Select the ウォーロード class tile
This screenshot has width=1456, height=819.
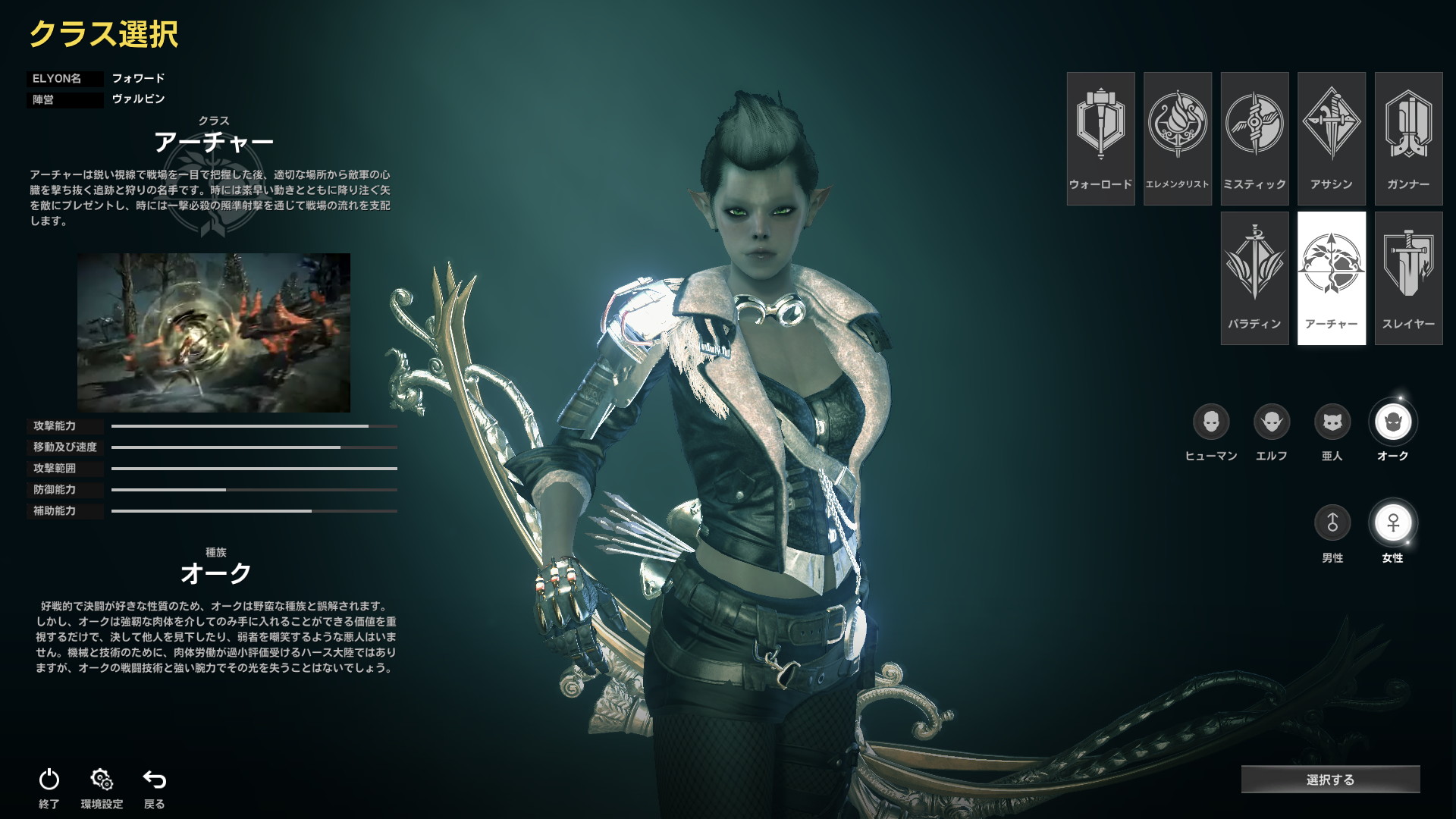tap(1100, 138)
